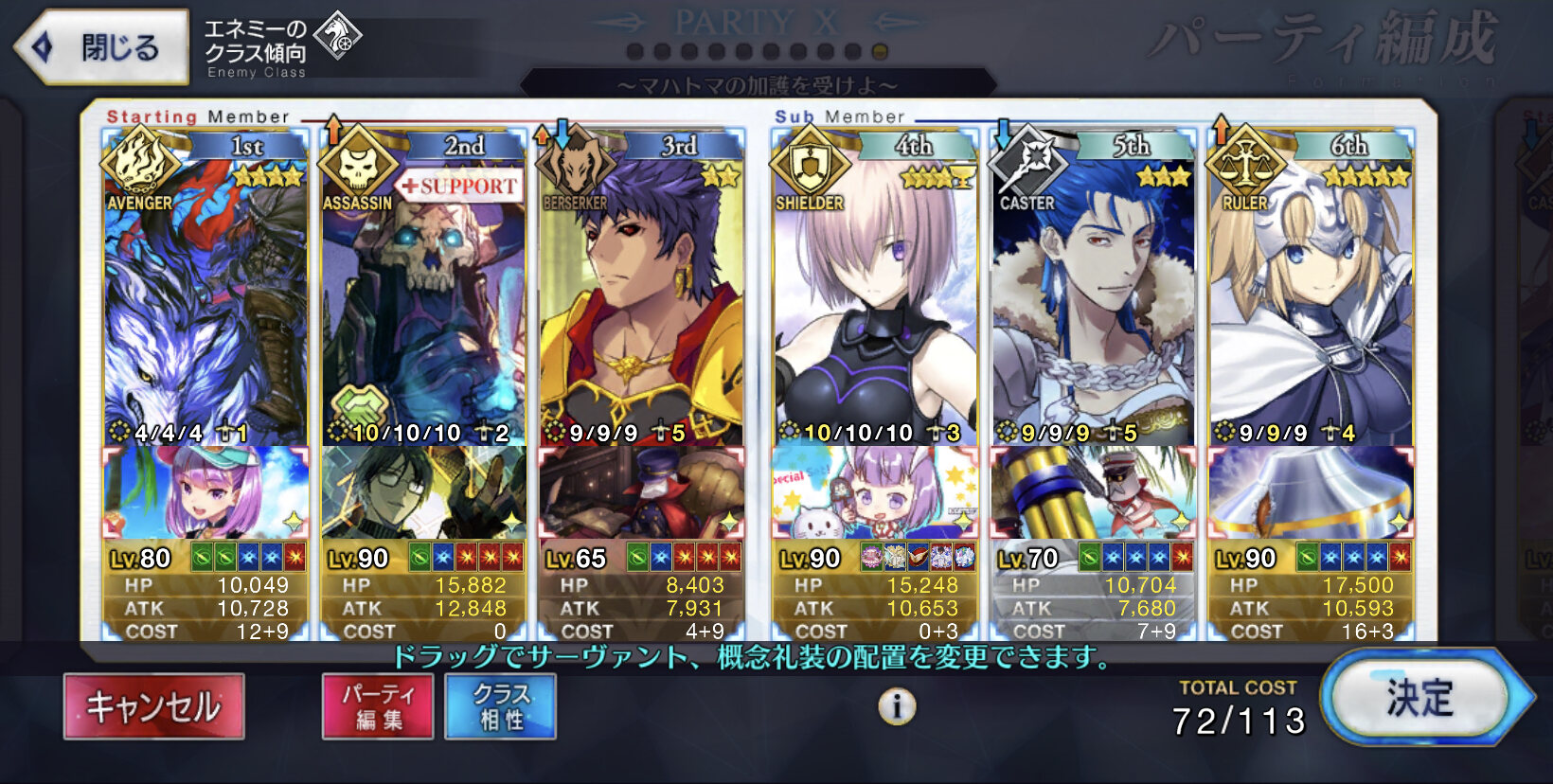Screen dimensions: 1553x784
Task: Choose the Berserker's craft essence artwork
Action: [641, 492]
